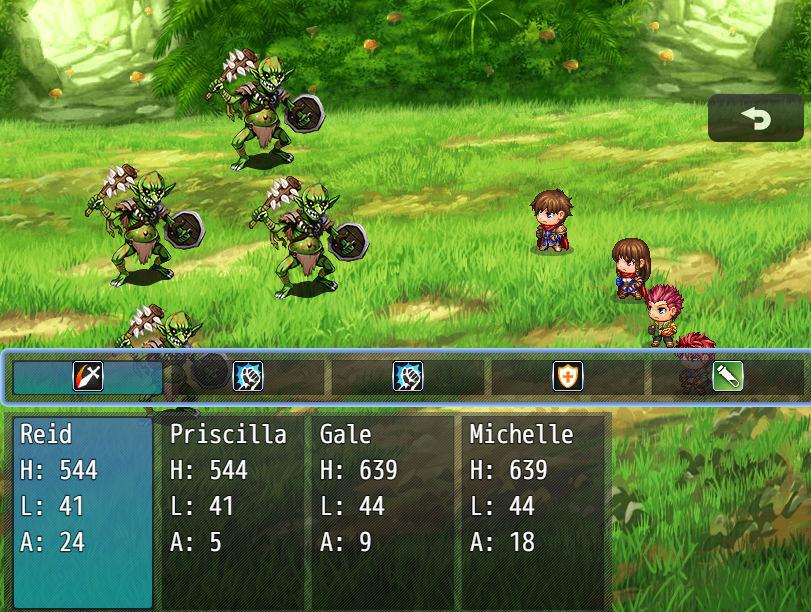Screen dimensions: 811x612
Task: Choose the orange shield guard command
Action: pos(567,377)
